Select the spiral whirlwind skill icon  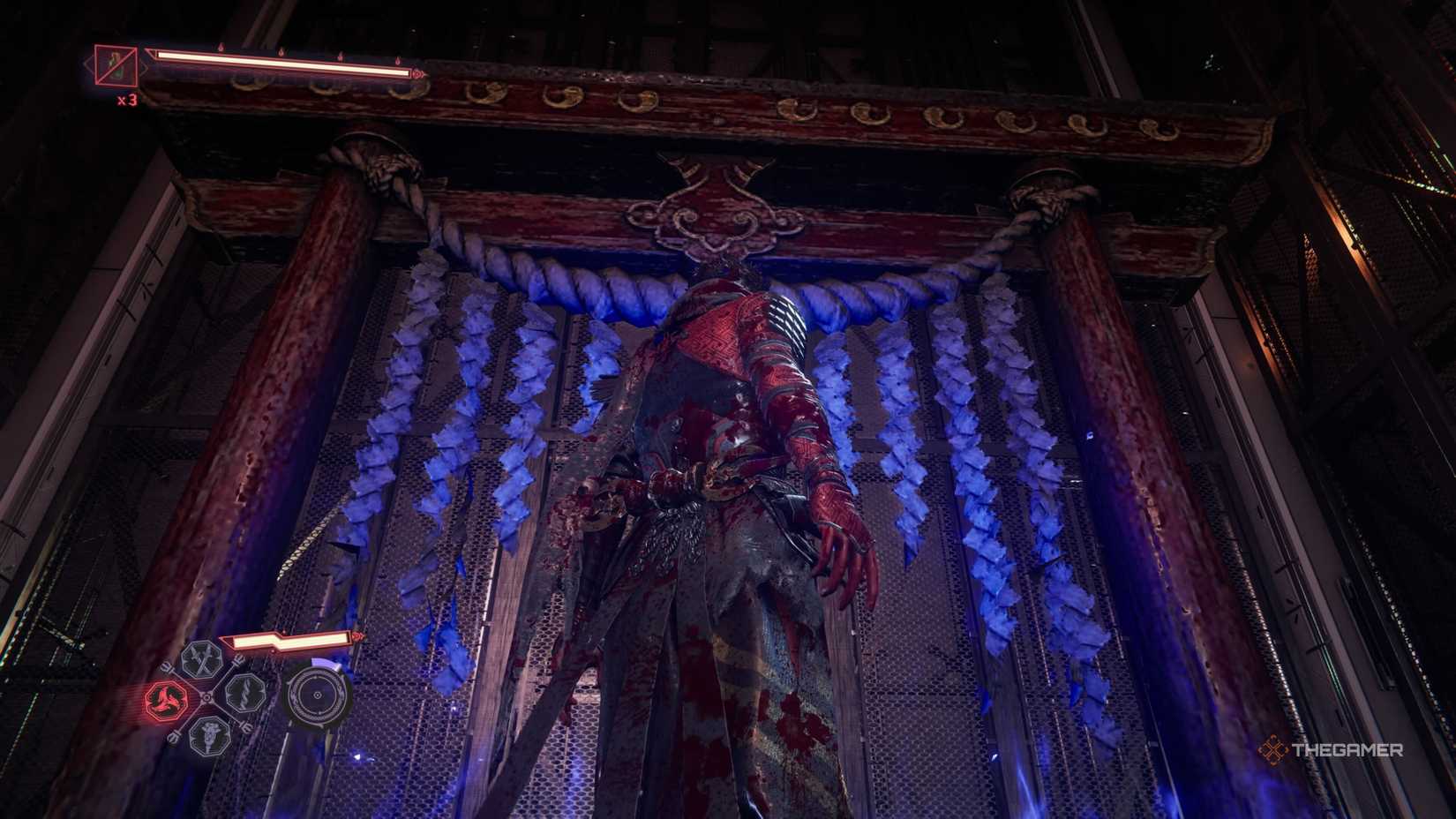(x=244, y=693)
